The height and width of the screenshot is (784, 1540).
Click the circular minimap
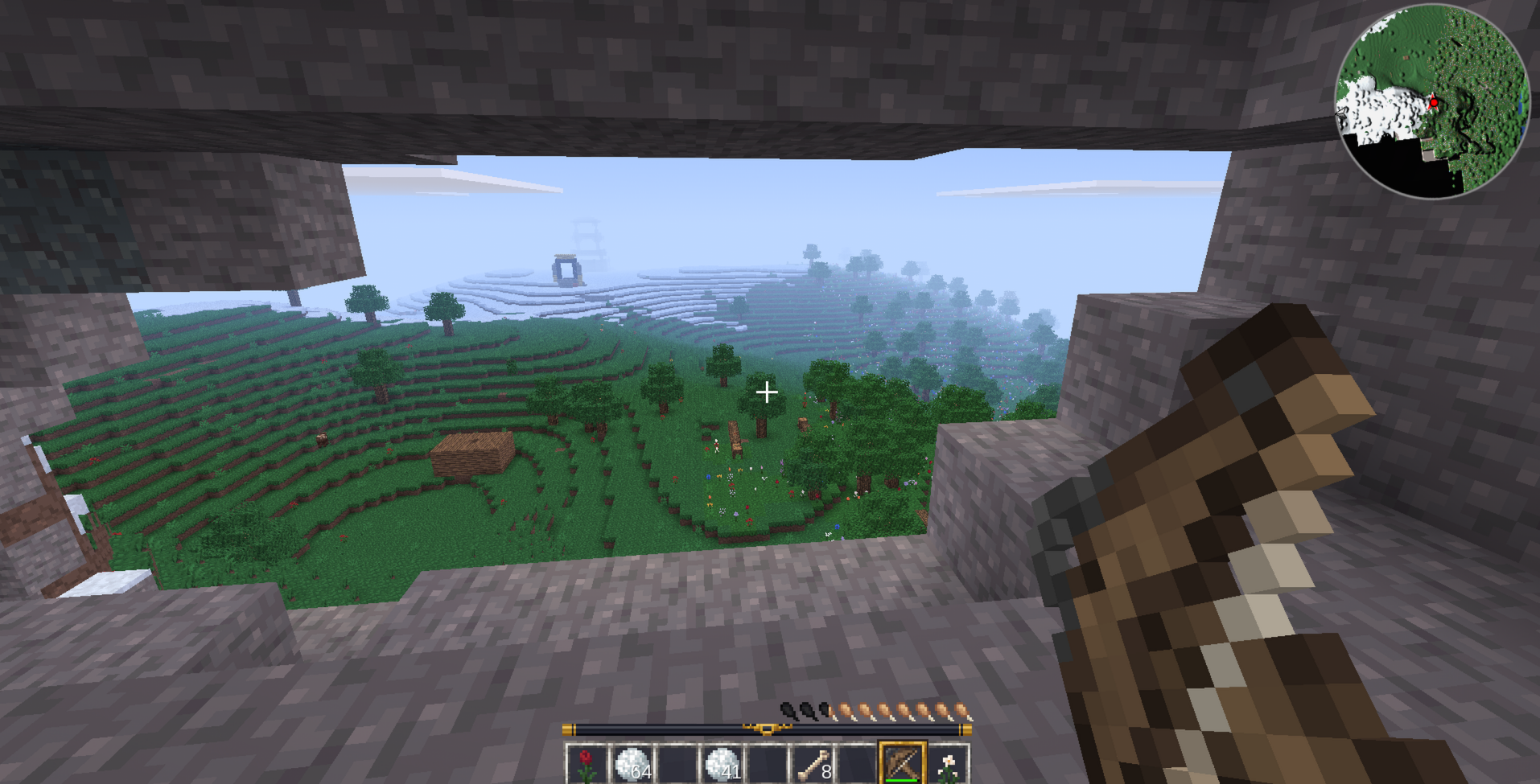1432,101
